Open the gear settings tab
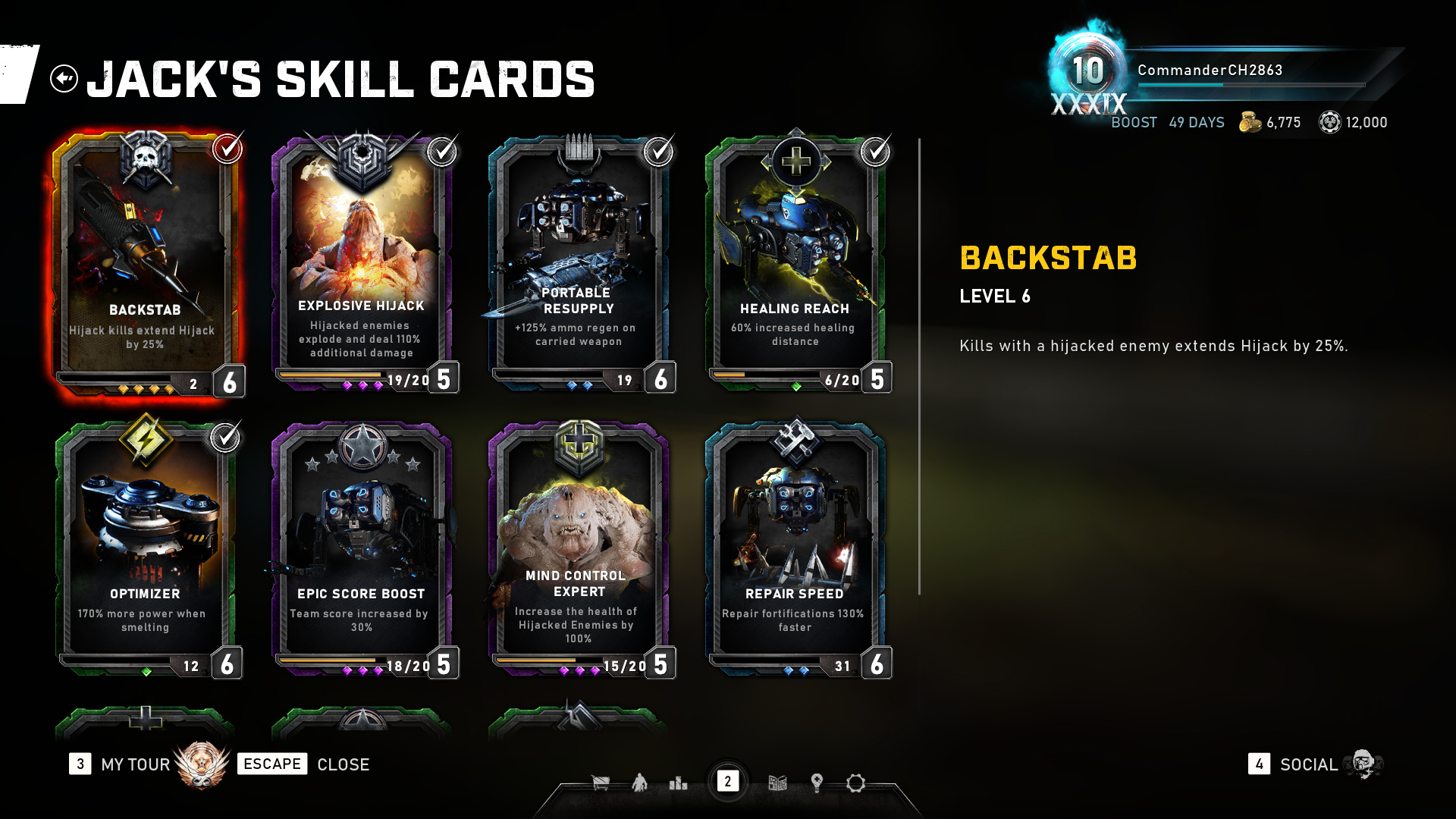The height and width of the screenshot is (819, 1456). pos(855,783)
